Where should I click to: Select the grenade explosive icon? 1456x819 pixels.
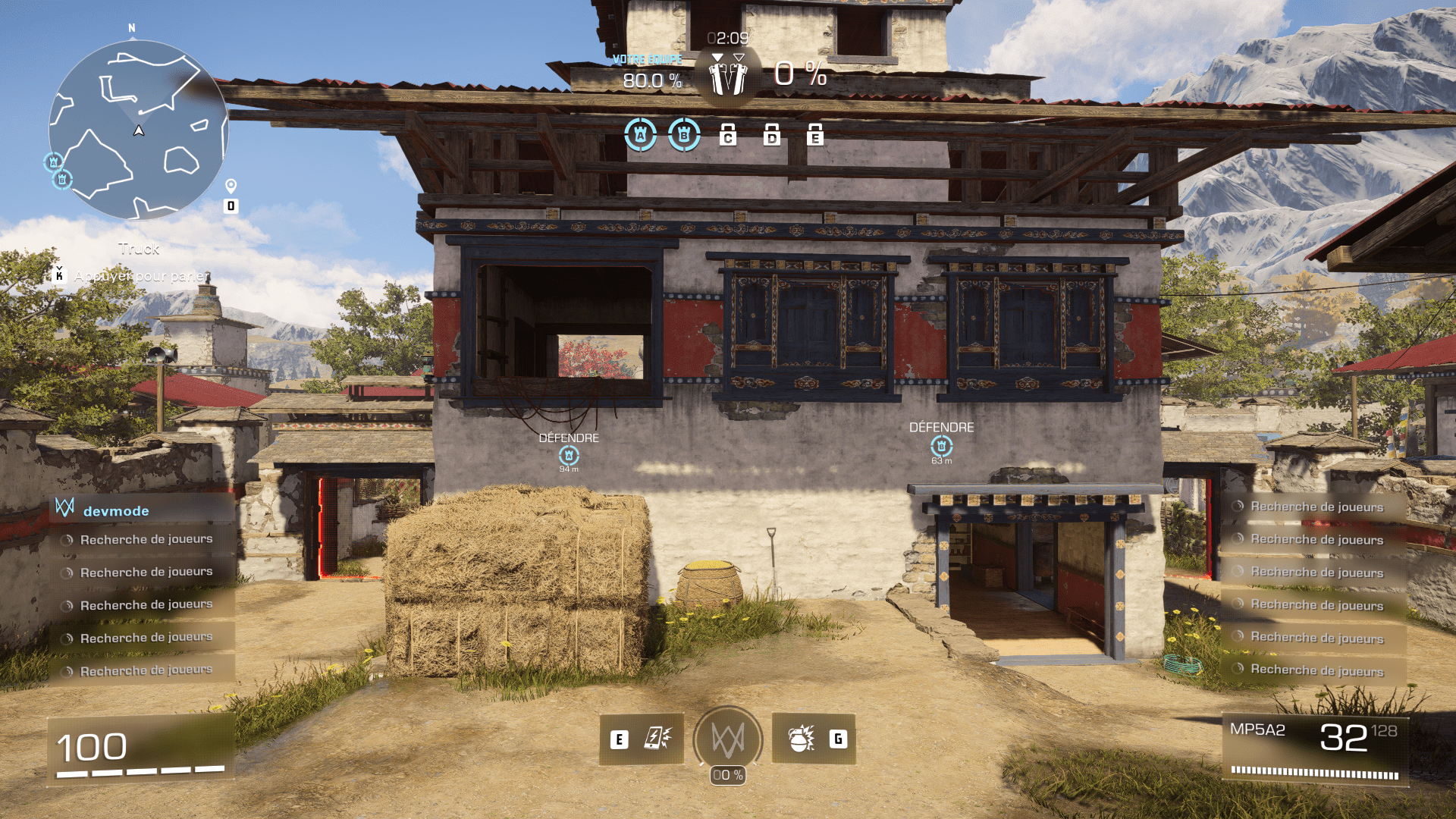[801, 739]
